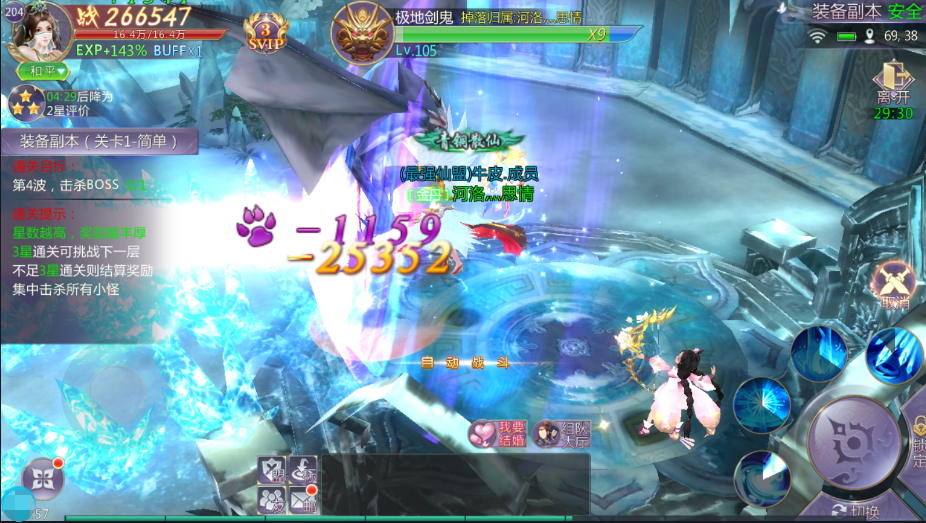Open the player portrait avatar

coord(42,30)
